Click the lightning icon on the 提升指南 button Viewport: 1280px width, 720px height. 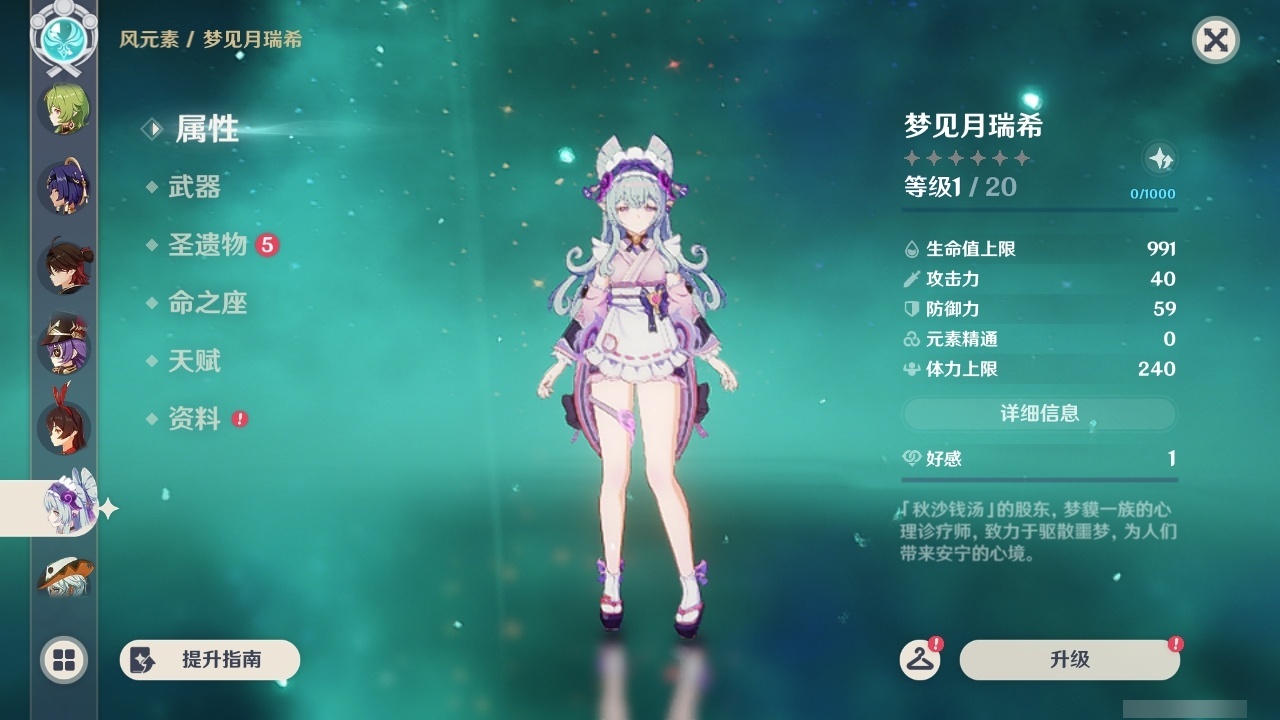click(x=143, y=660)
